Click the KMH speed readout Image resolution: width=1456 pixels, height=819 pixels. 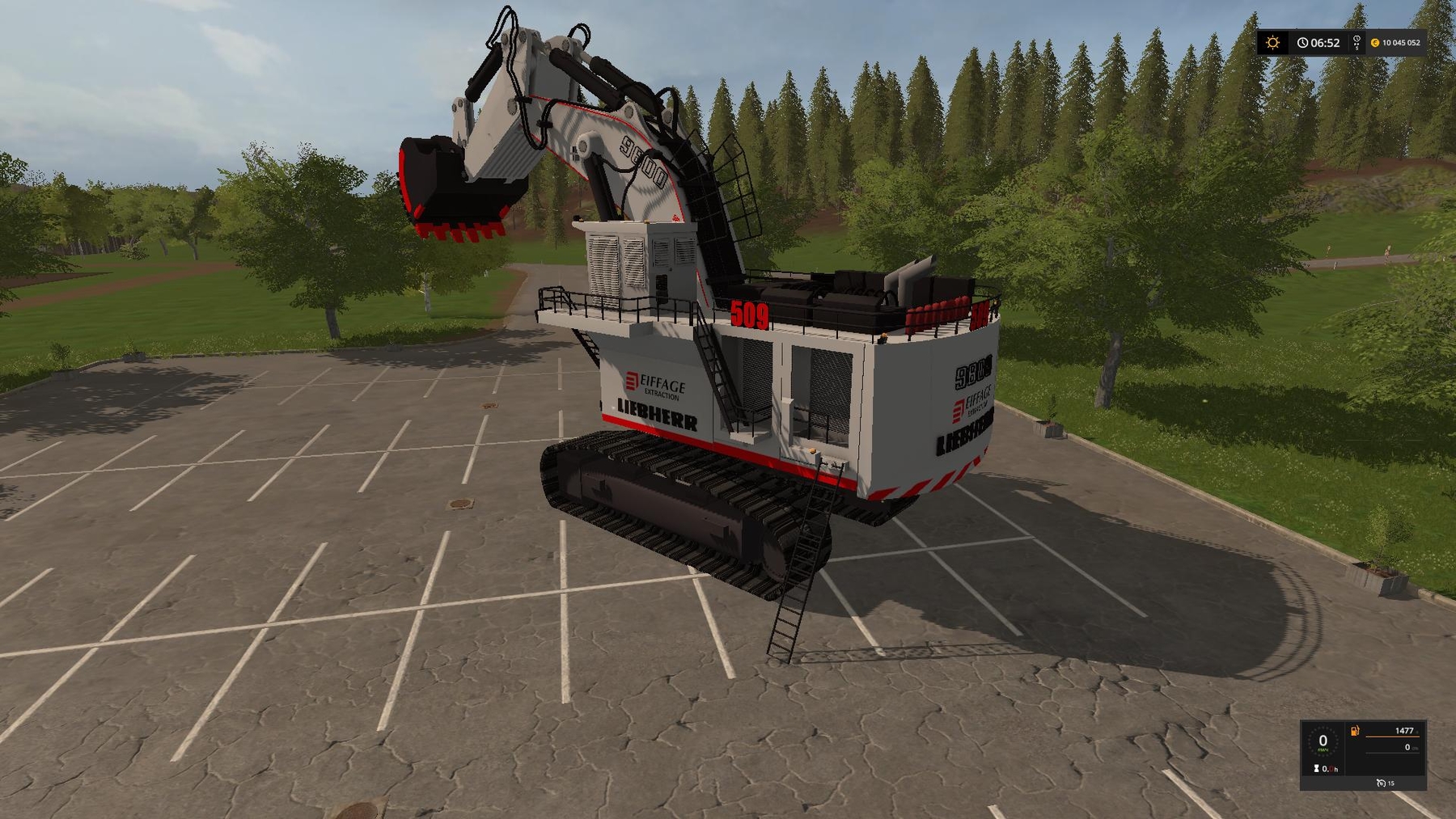(x=1323, y=750)
